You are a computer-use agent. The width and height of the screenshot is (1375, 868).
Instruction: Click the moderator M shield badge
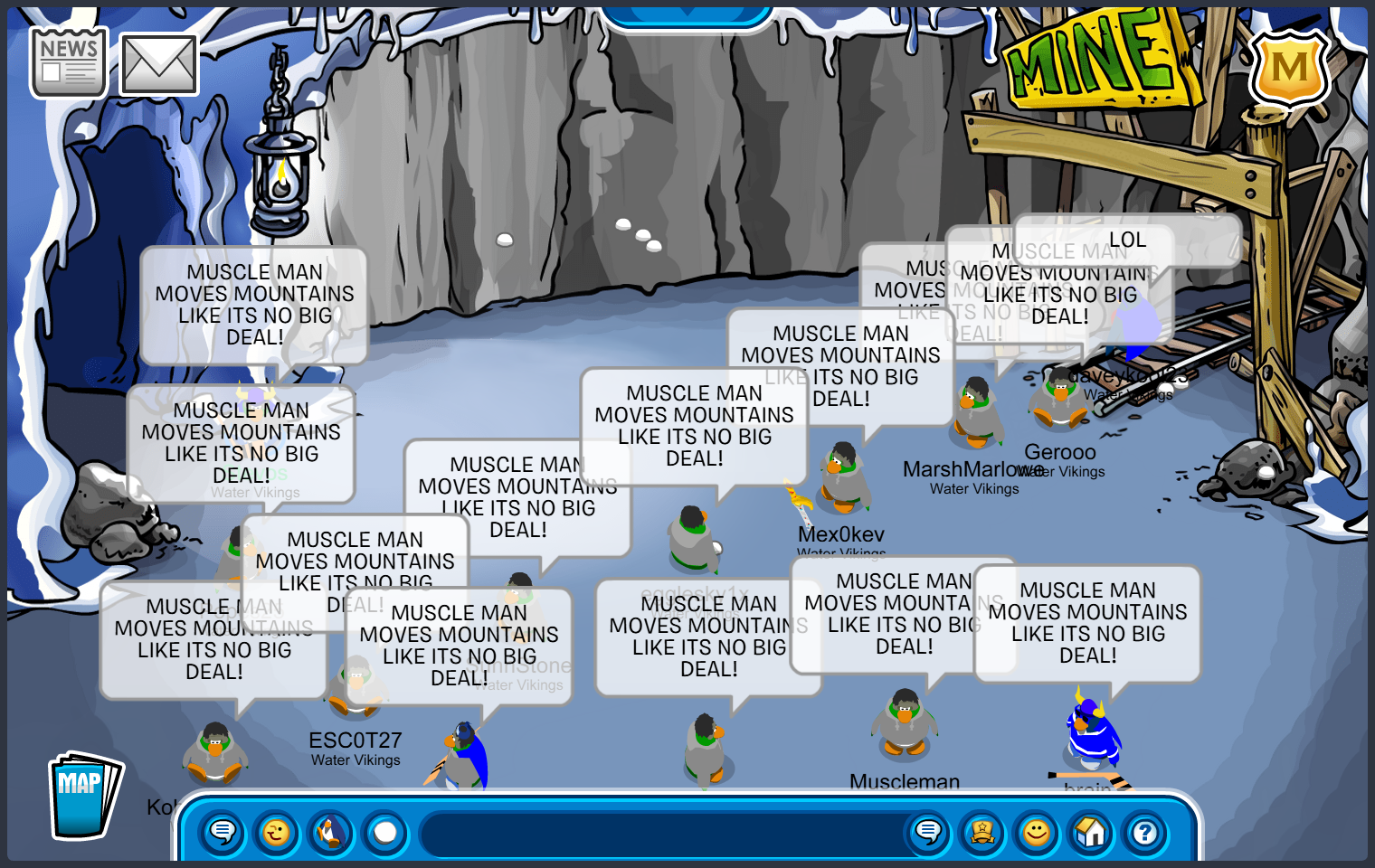(1289, 70)
